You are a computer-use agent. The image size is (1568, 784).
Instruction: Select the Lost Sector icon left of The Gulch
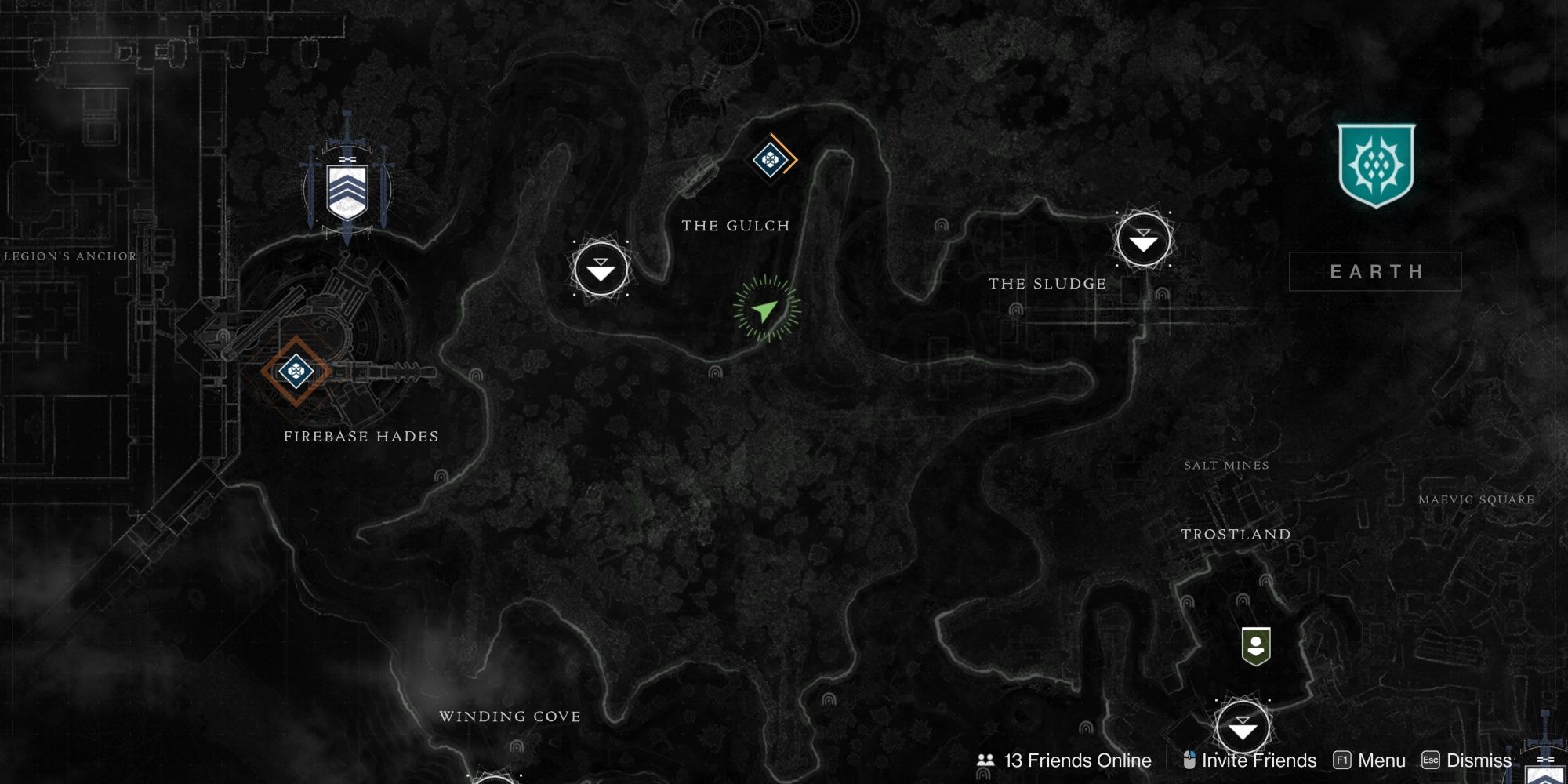click(600, 269)
